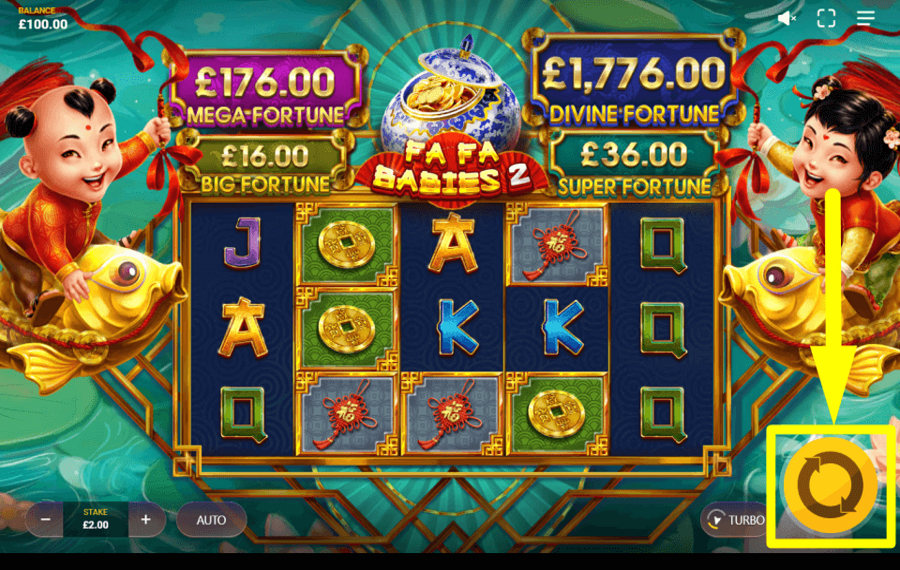Increase the stake with the plus button

[x=146, y=520]
